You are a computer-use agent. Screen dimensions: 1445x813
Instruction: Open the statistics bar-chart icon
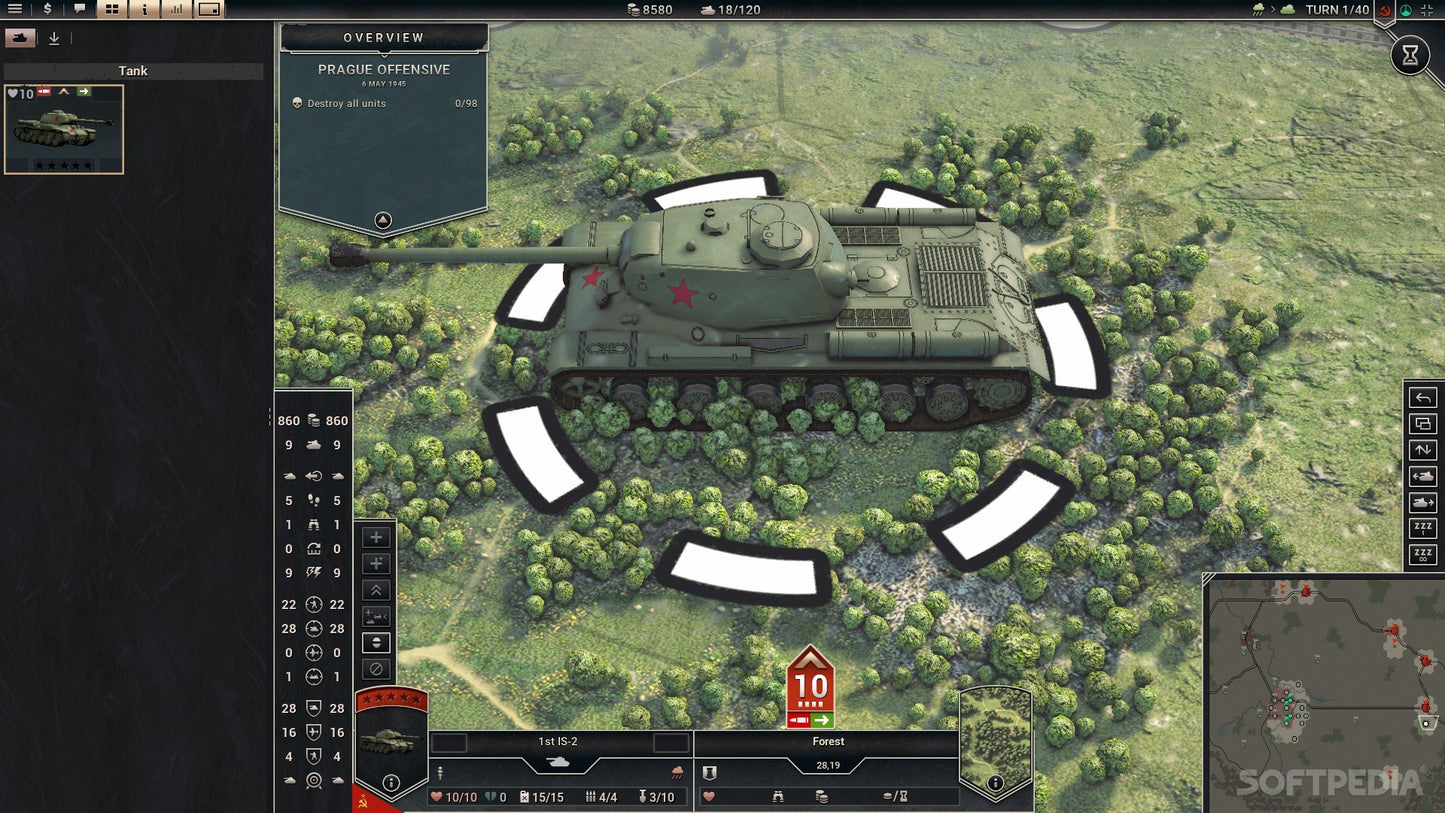tap(176, 9)
